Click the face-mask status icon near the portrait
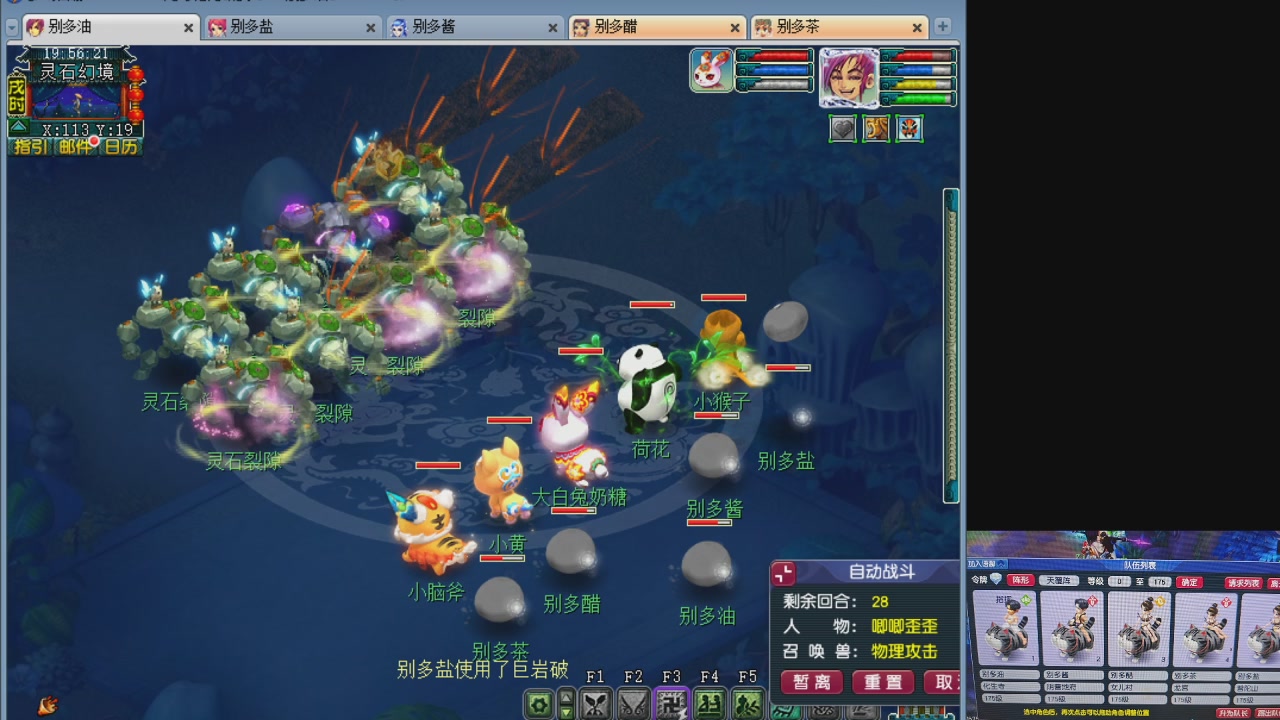 (x=910, y=129)
